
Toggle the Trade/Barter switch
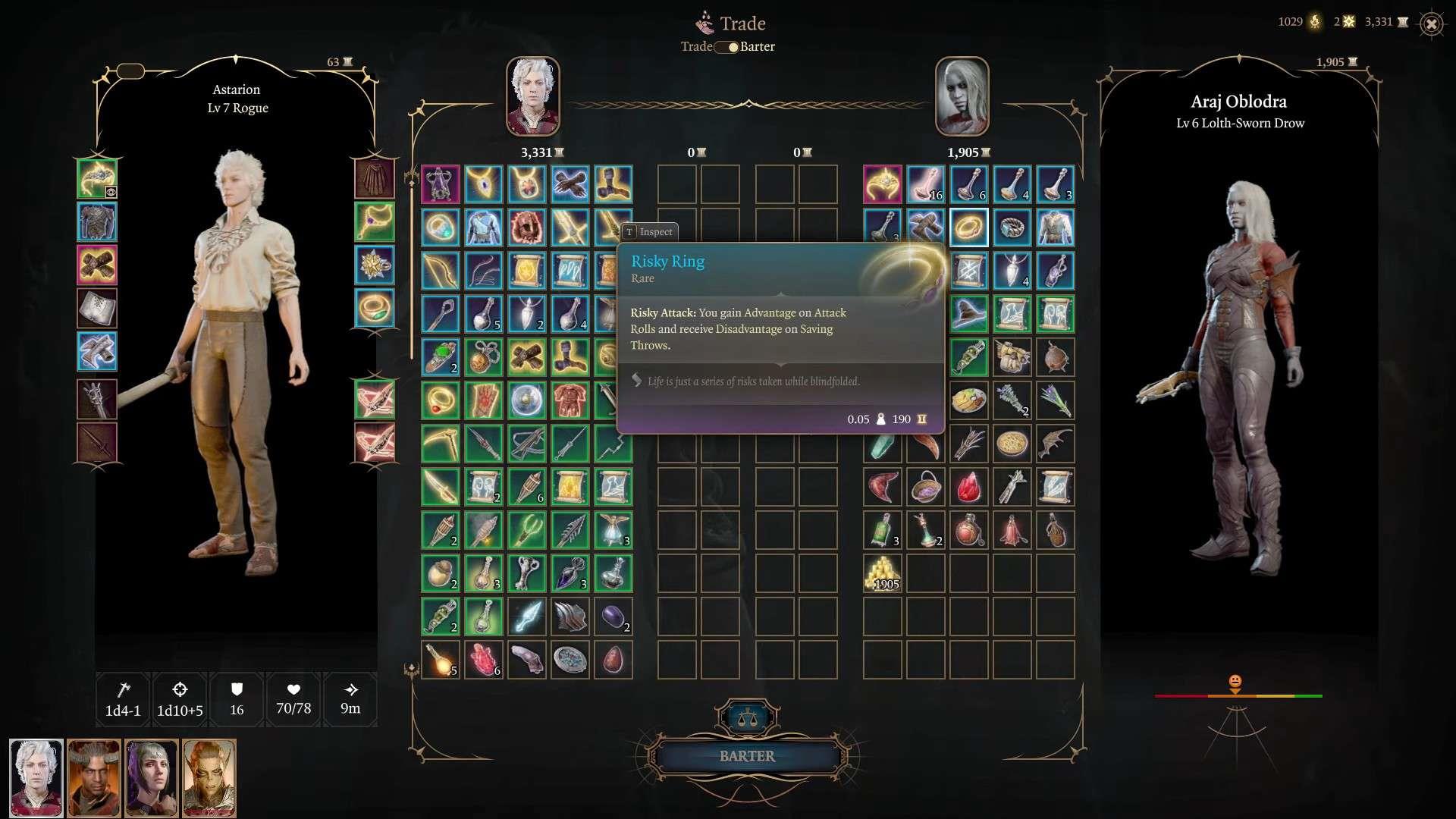[728, 47]
